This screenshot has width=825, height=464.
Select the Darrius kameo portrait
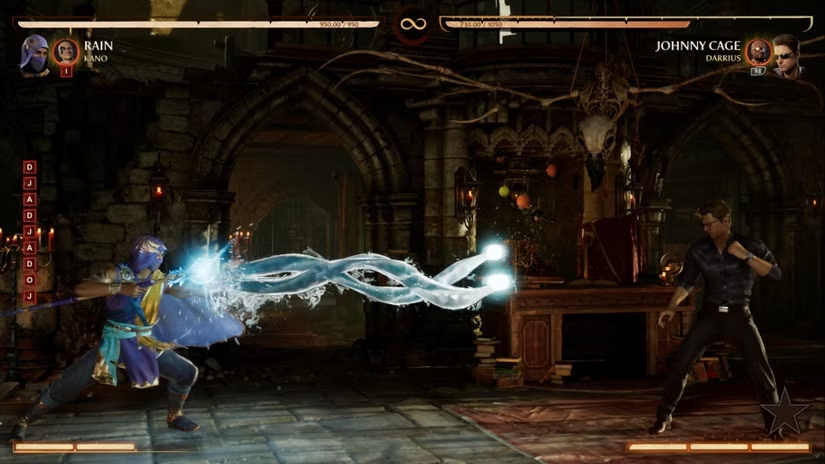click(759, 52)
